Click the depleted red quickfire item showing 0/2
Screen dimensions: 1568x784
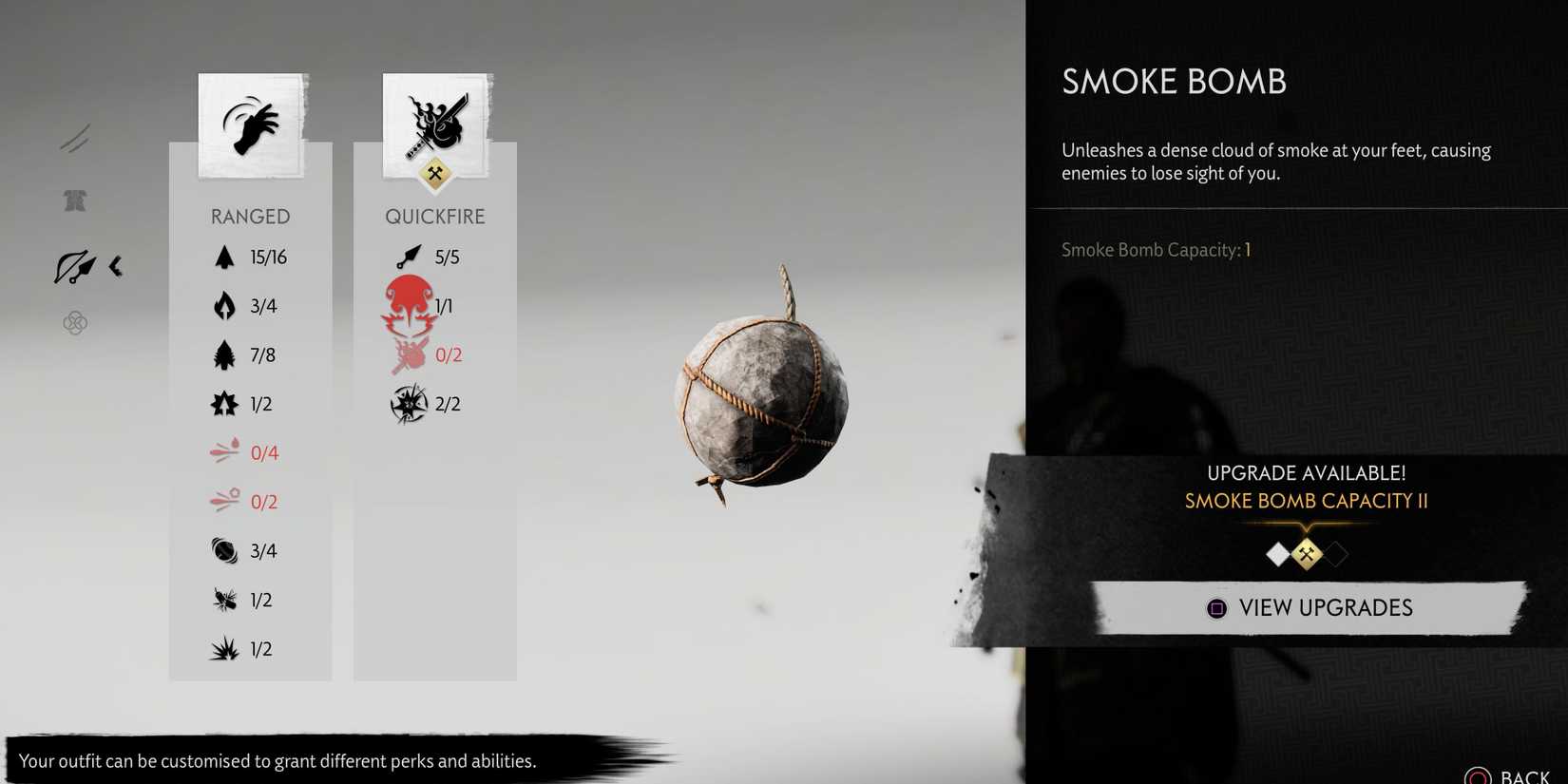(x=409, y=354)
